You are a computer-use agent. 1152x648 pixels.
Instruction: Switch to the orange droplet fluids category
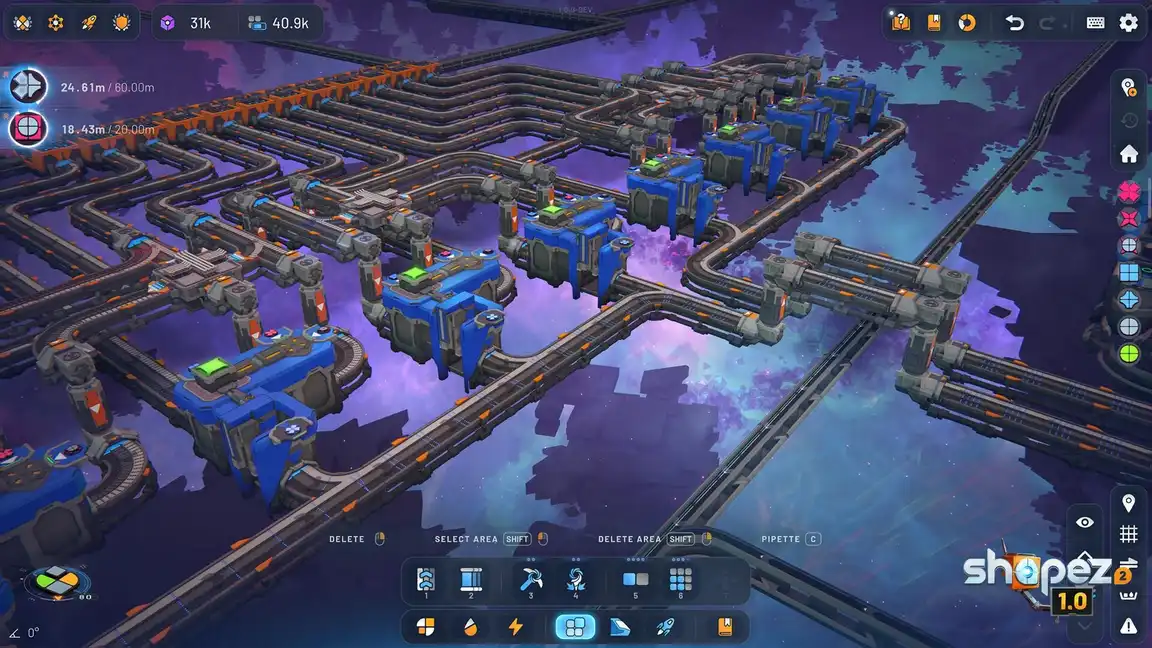click(470, 627)
